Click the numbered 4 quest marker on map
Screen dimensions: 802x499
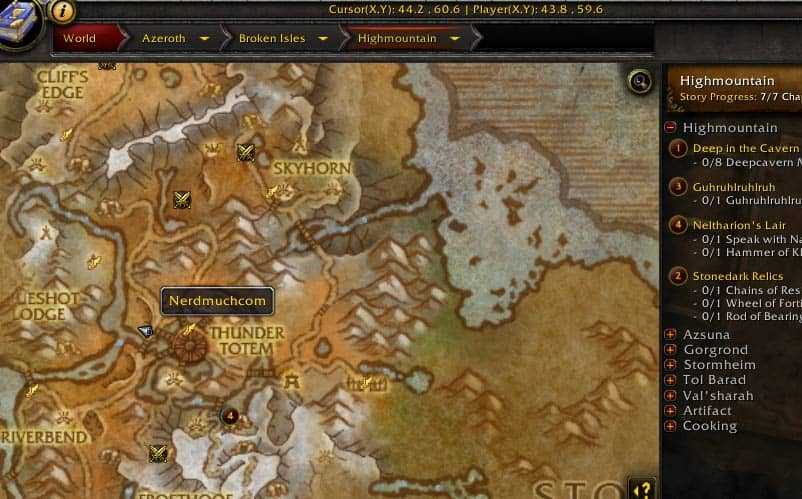[231, 415]
